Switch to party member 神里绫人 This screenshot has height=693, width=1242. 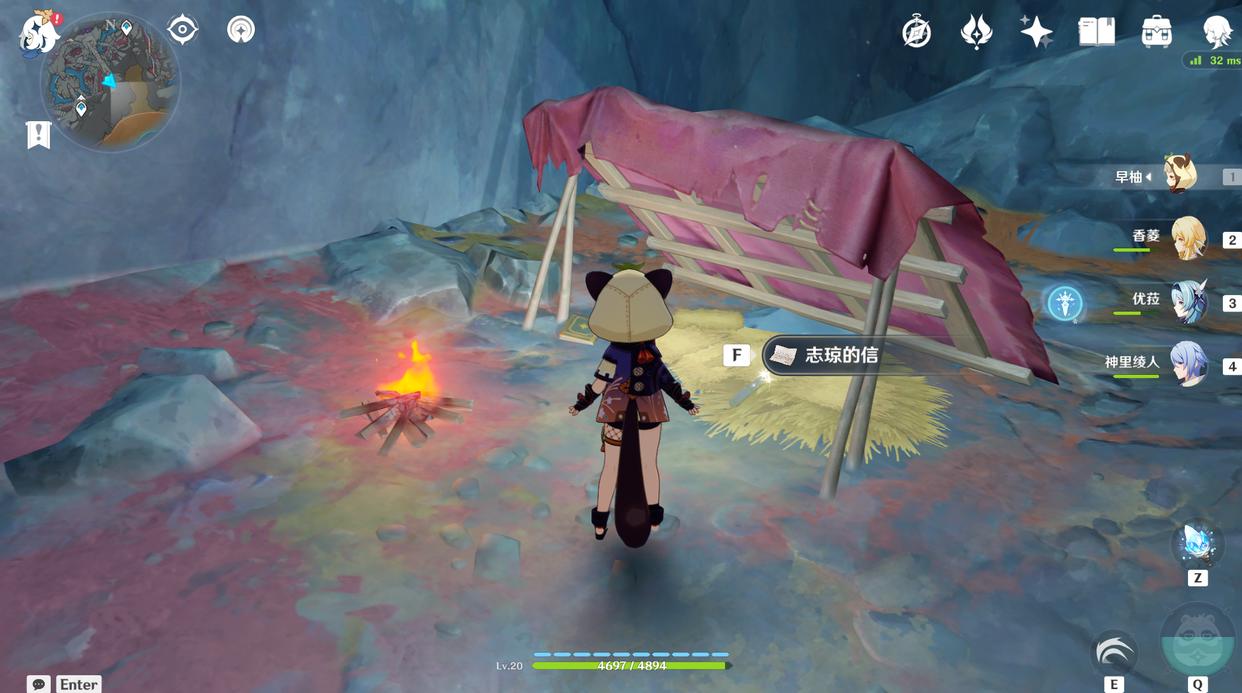point(1188,364)
